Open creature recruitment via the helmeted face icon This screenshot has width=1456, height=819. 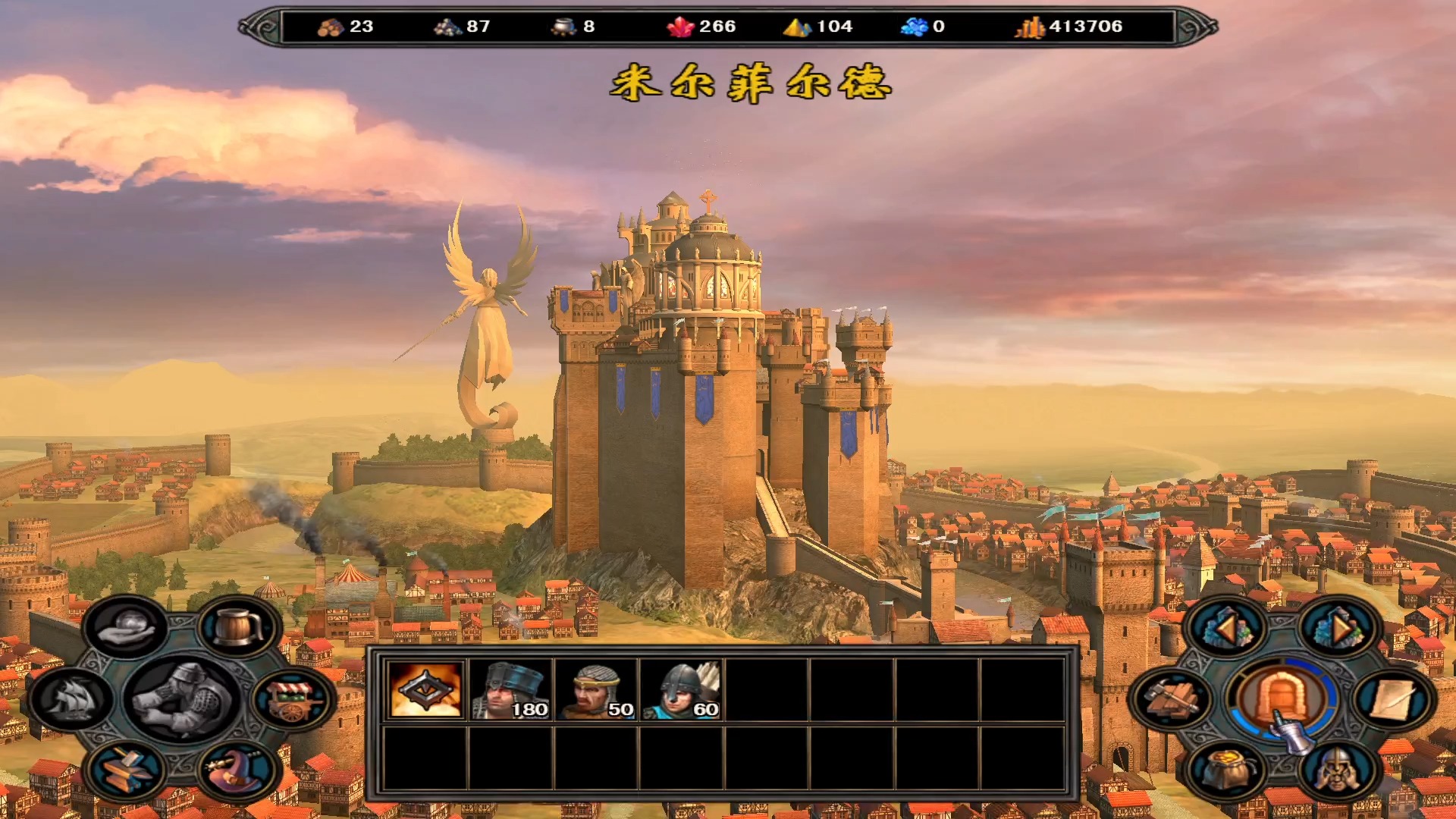[x=1337, y=770]
